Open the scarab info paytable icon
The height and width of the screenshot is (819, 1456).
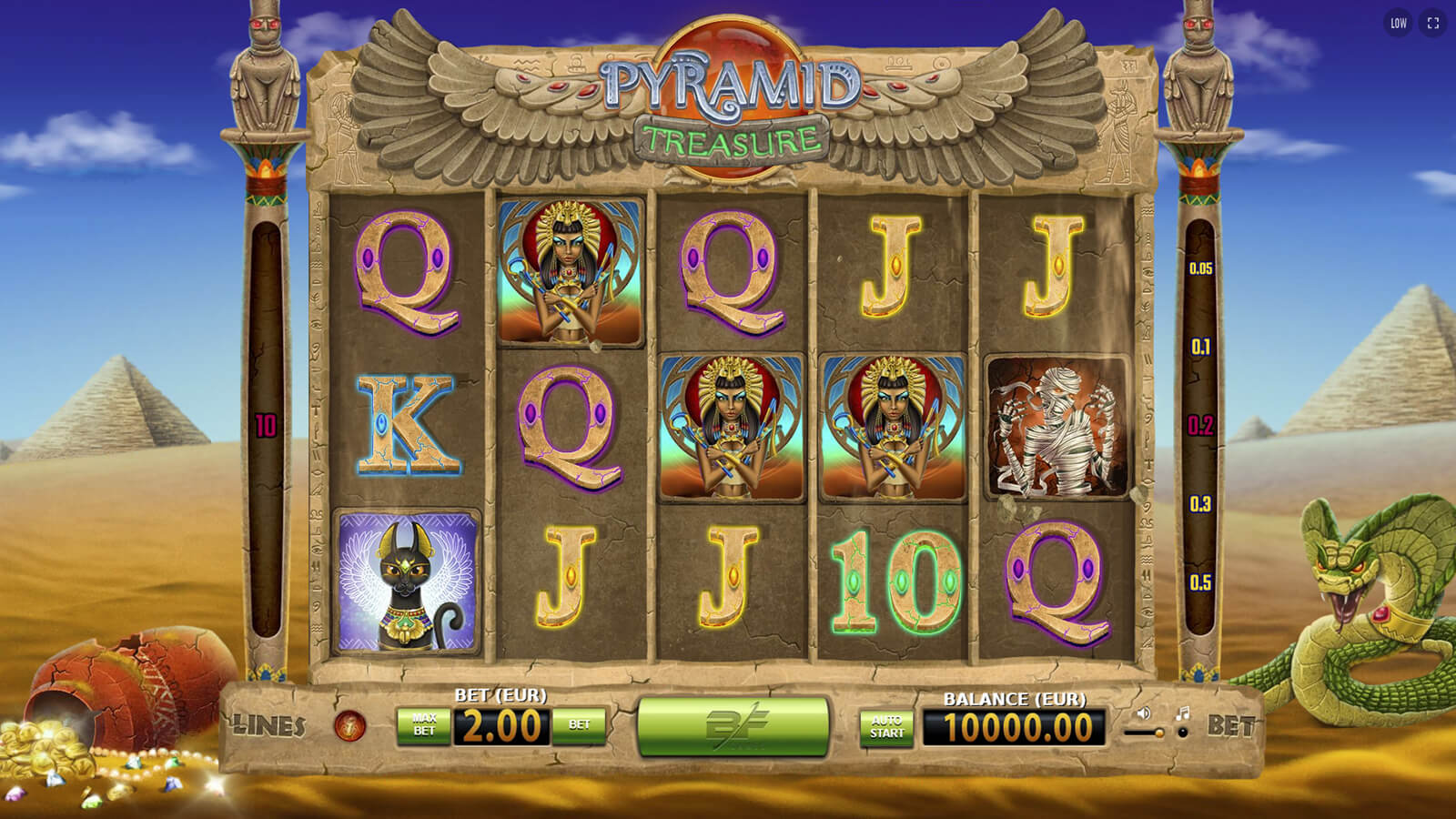point(350,725)
